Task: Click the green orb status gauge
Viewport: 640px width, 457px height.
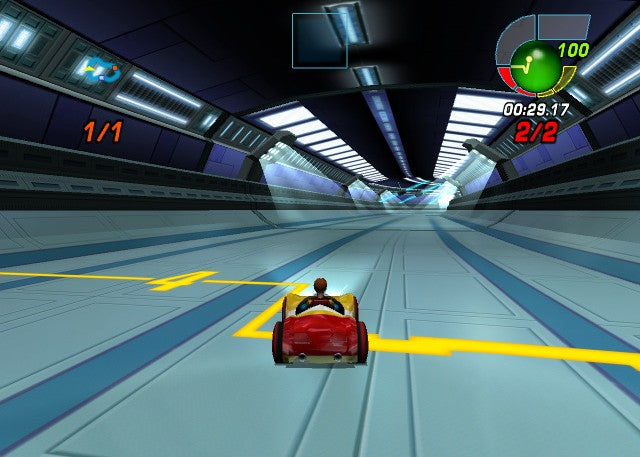Action: pyautogui.click(x=535, y=66)
